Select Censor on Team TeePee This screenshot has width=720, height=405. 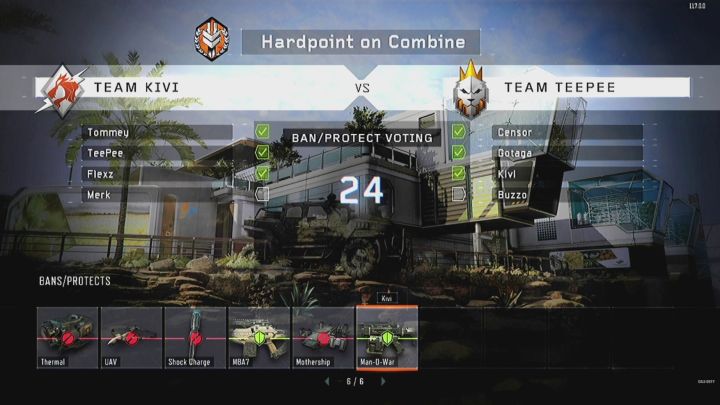pos(567,132)
